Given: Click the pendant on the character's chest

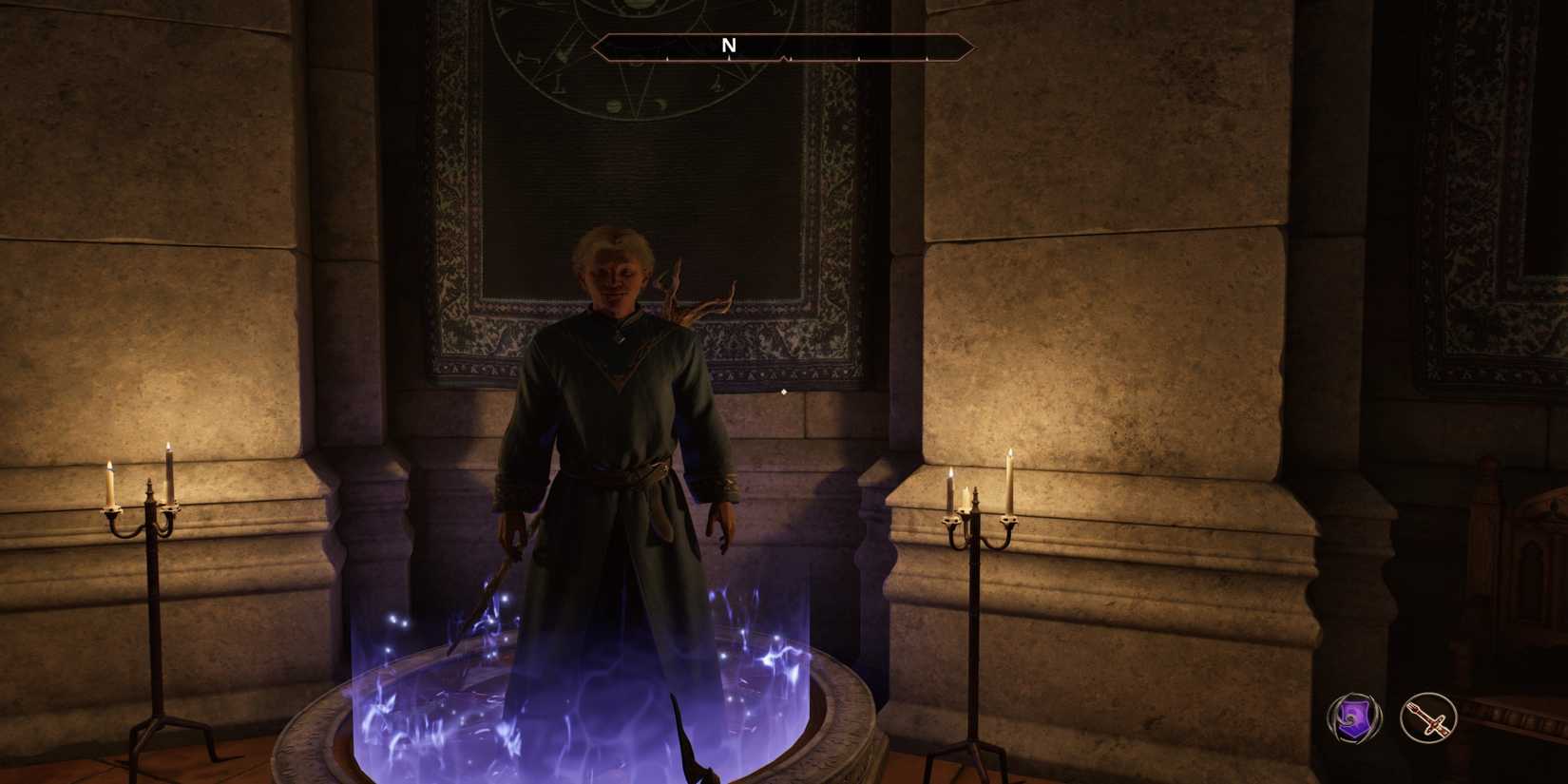Looking at the screenshot, I should [620, 335].
